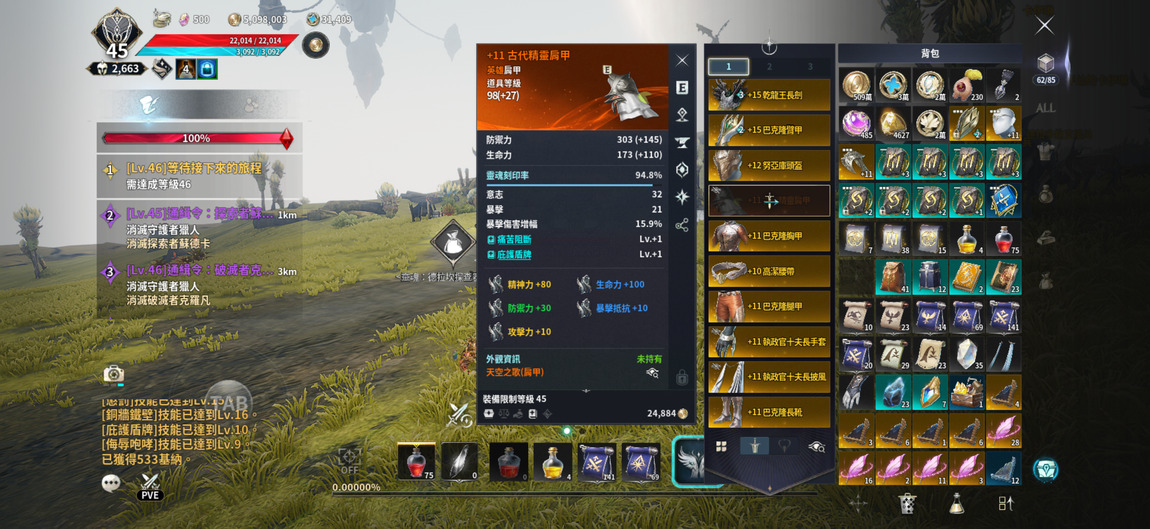Pick the +10 高潔腰帶 belt slot
The height and width of the screenshot is (529, 1150).
tap(769, 271)
